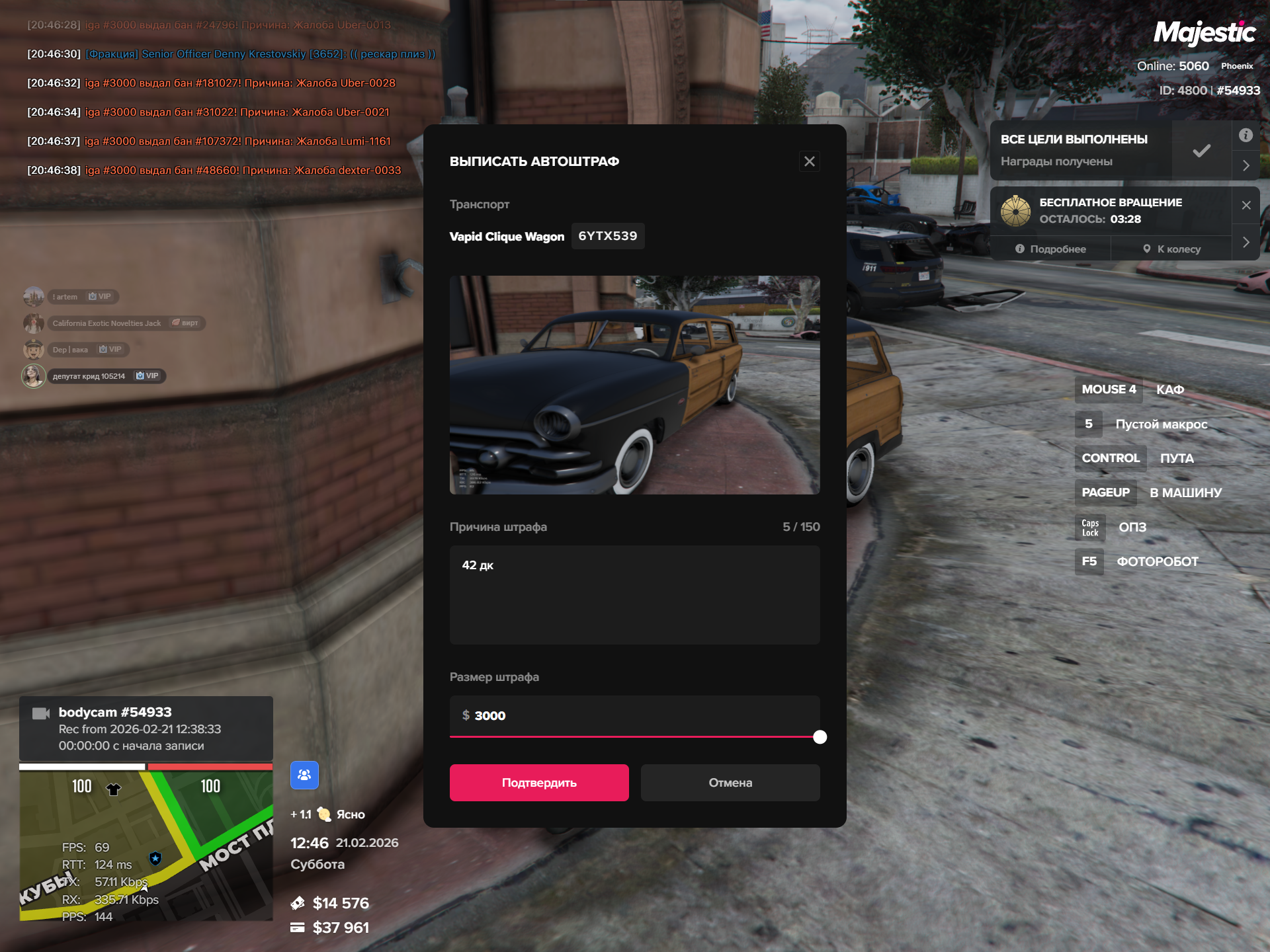Viewport: 1270px width, 952px height.
Task: Select депутат крид 105214 in voice list
Action: tap(89, 376)
